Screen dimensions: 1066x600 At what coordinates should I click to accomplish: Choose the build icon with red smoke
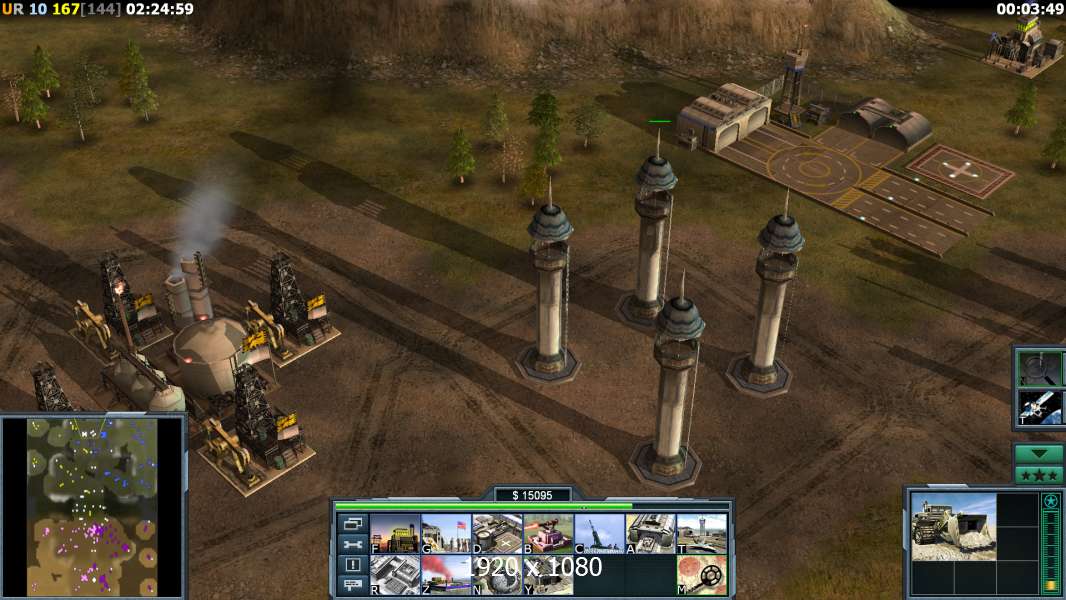(x=446, y=575)
